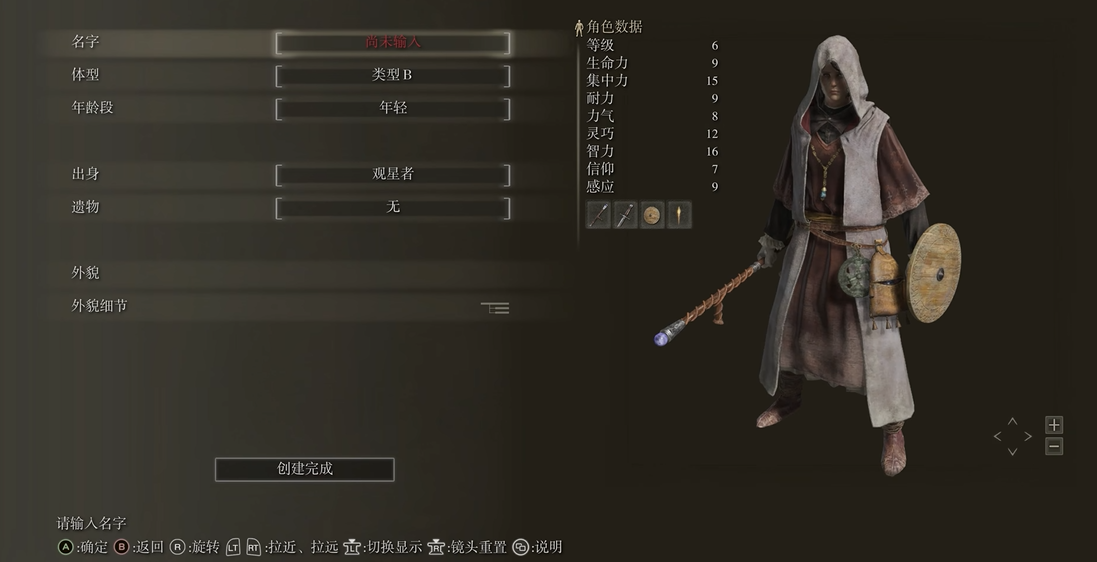1097x562 pixels.
Task: Open the 年龄段 age selector showing 年轻
Action: [393, 108]
